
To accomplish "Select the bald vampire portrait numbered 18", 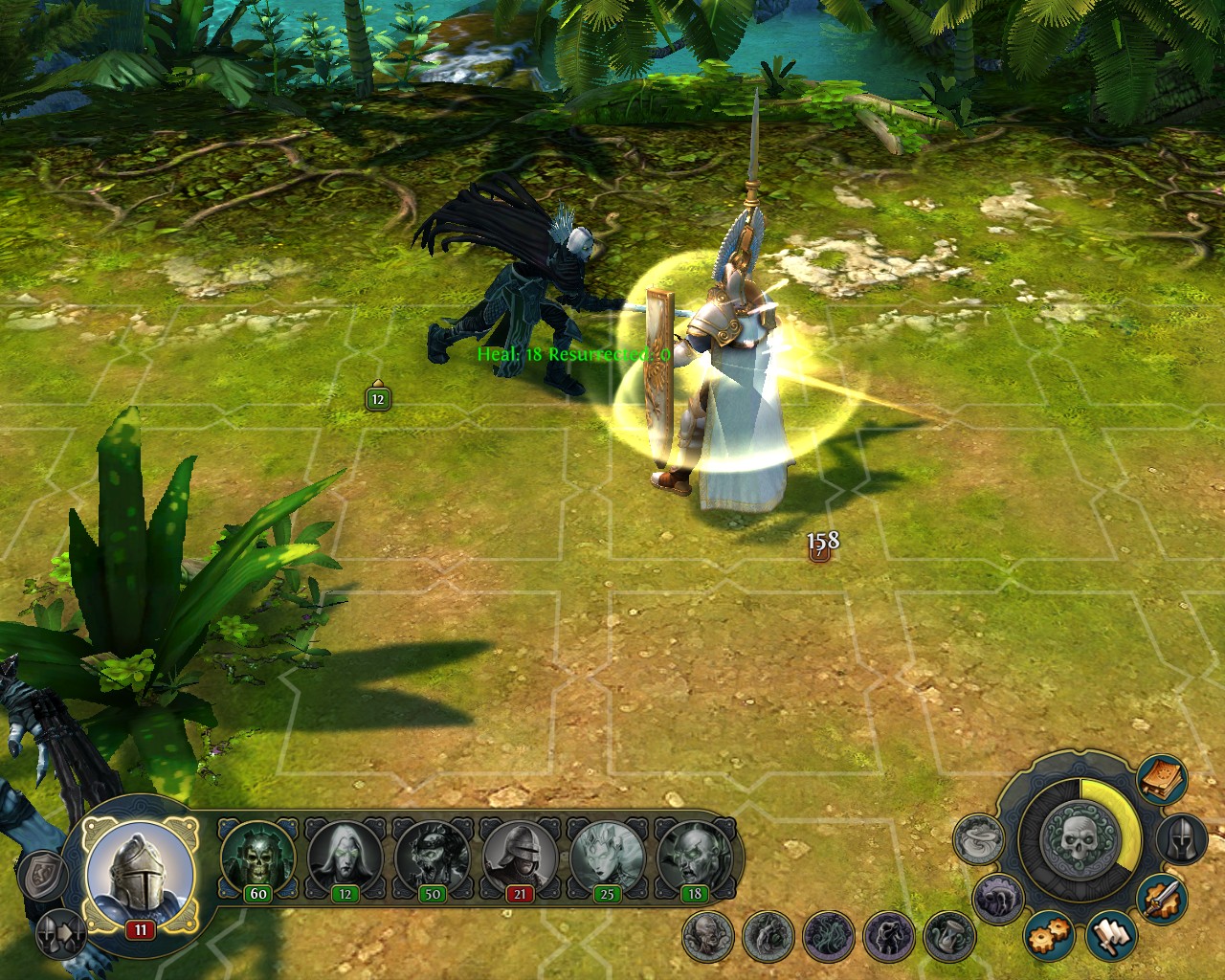I will point(694,857).
